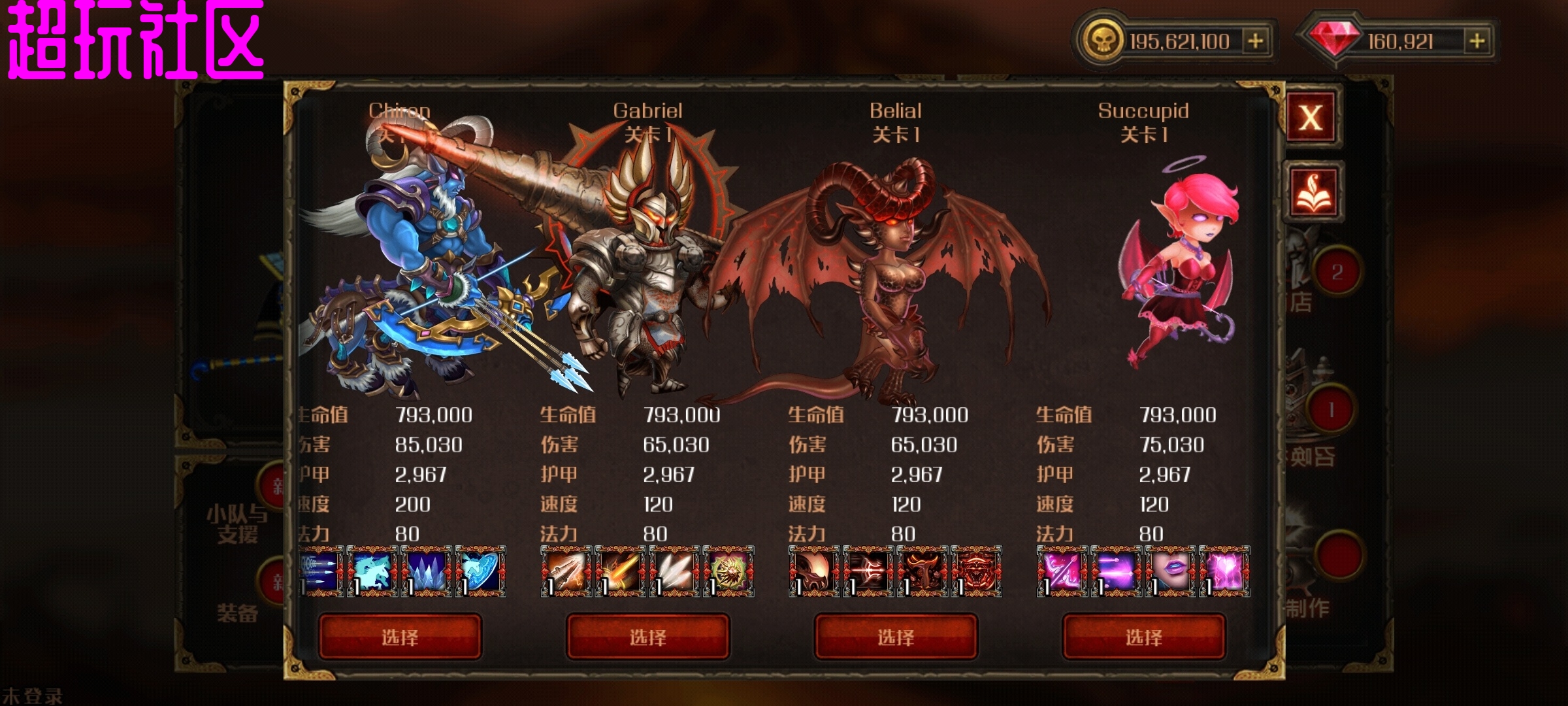Inspect Succupid's purple lips kiss skill

point(1170,571)
